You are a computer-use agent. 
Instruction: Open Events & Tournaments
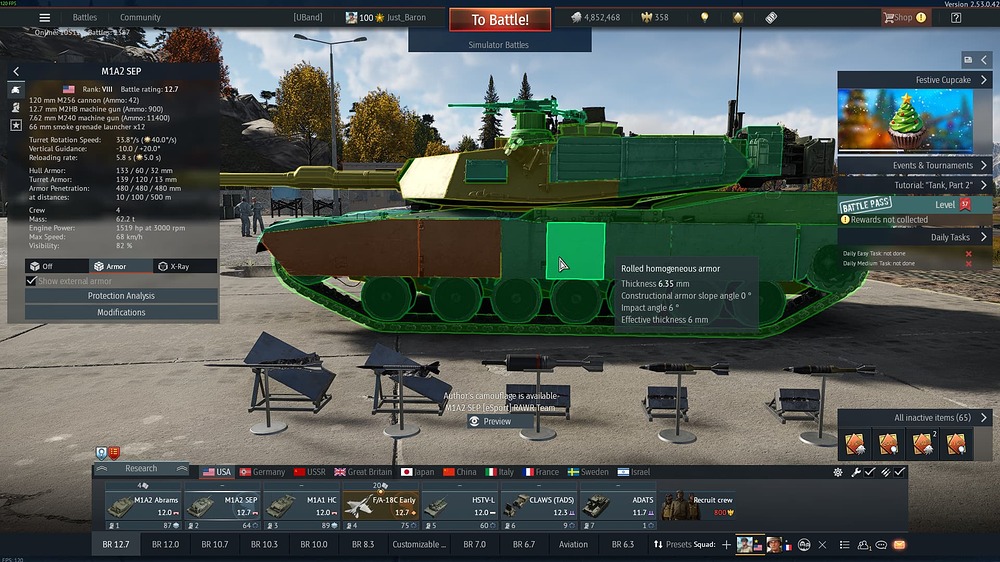(915, 166)
